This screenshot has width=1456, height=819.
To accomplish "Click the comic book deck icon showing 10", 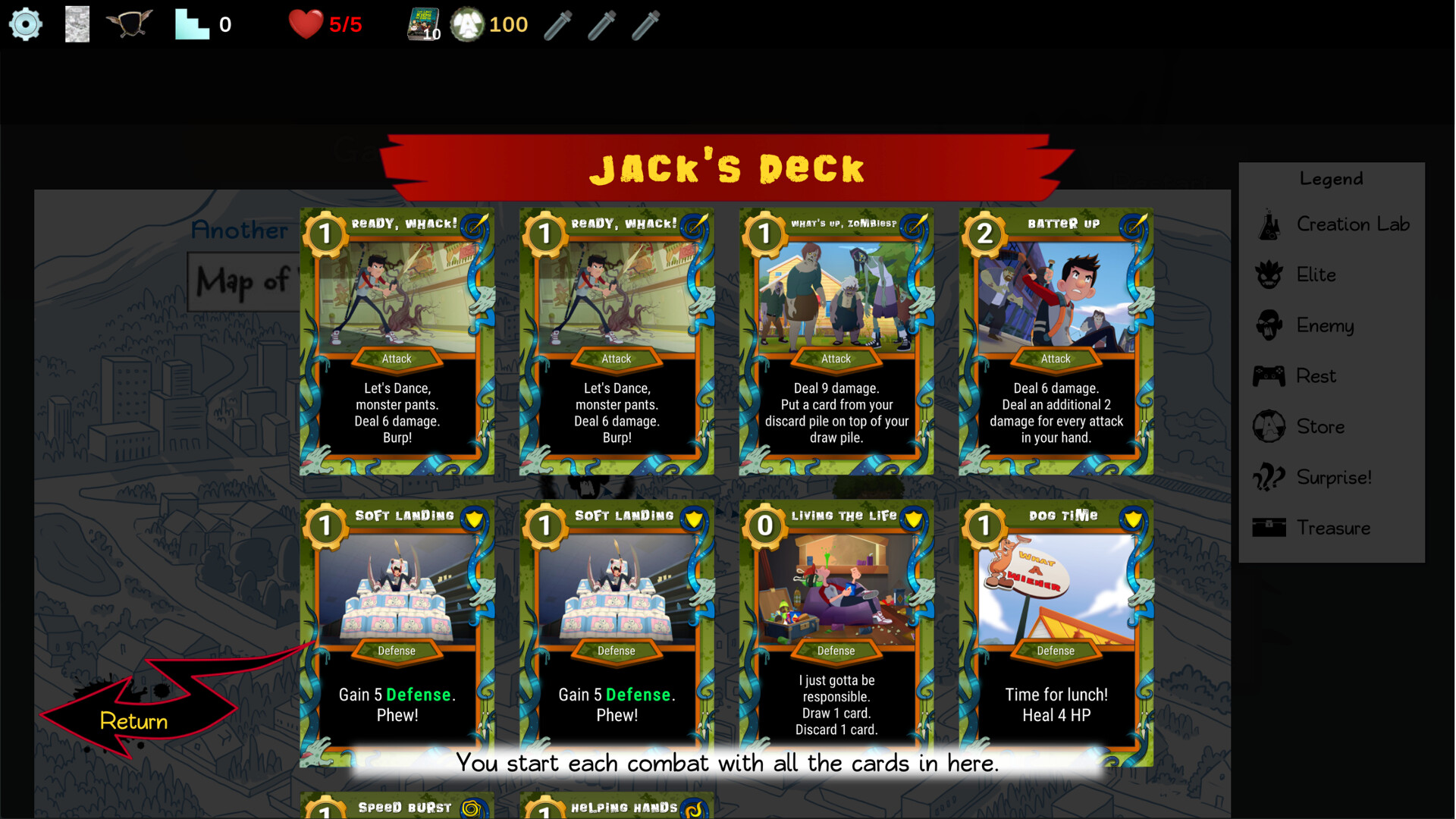I will [422, 24].
